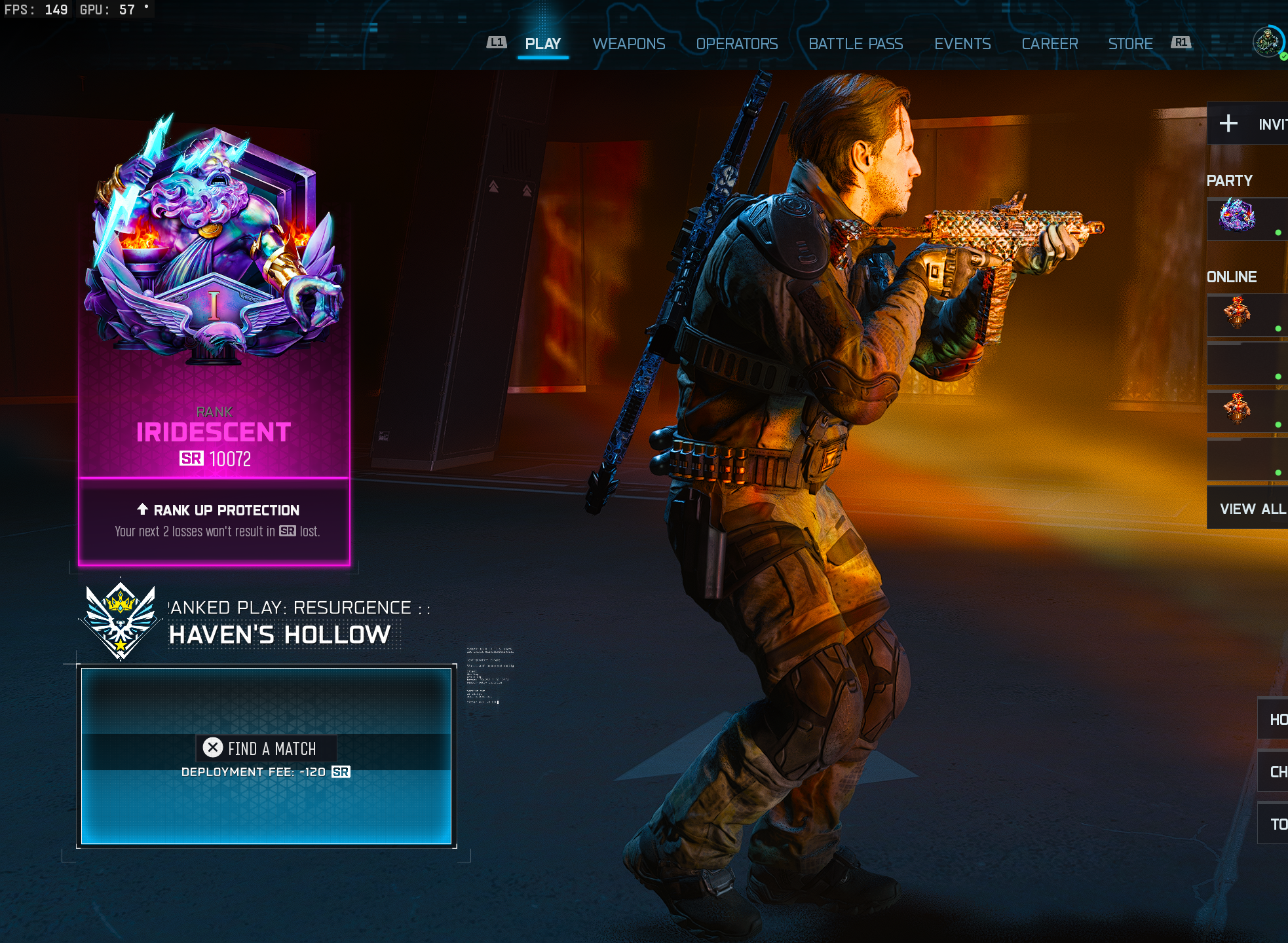View all online friends

click(x=1251, y=509)
